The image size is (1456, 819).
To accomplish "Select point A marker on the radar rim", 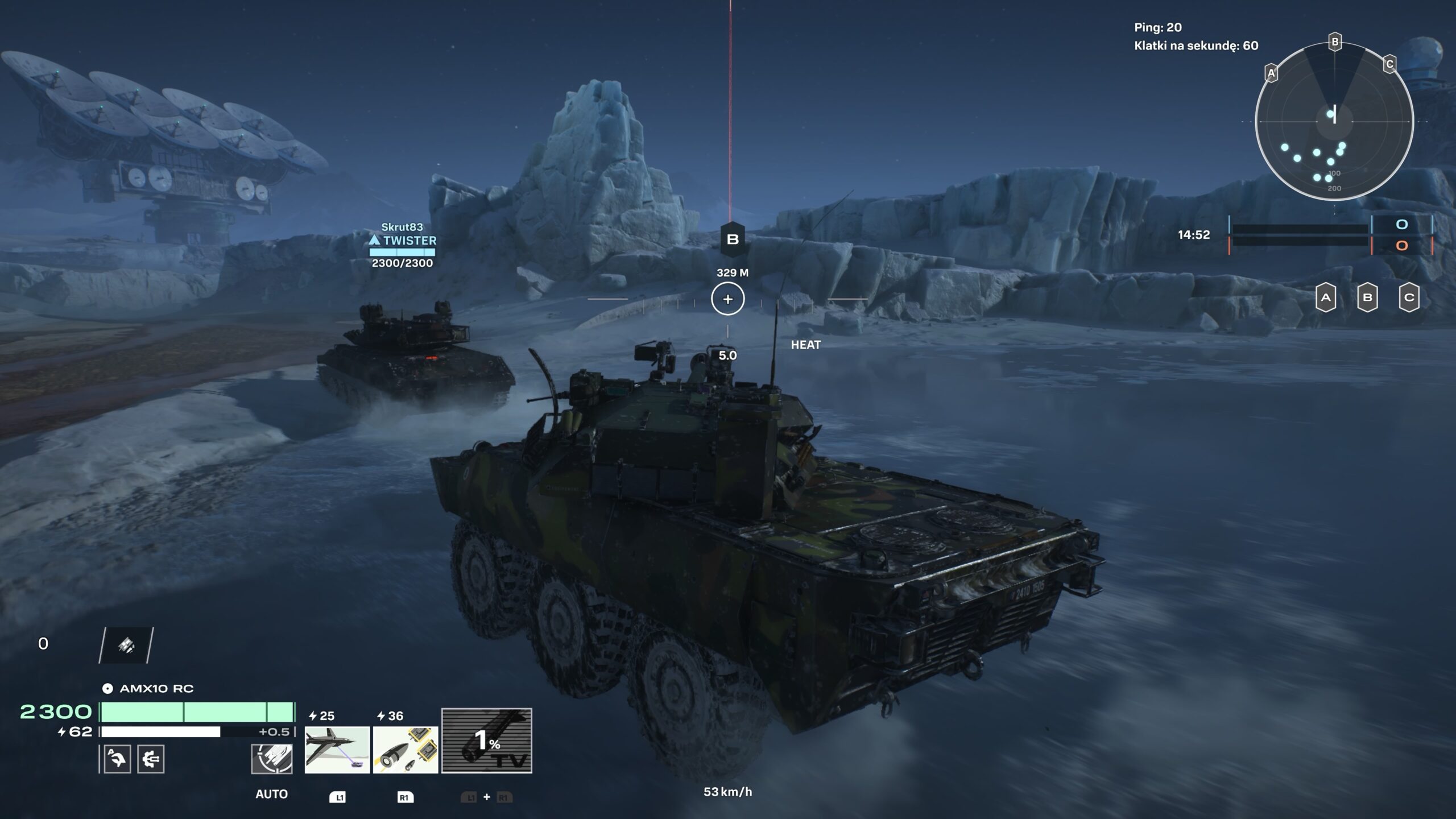I will point(1271,73).
